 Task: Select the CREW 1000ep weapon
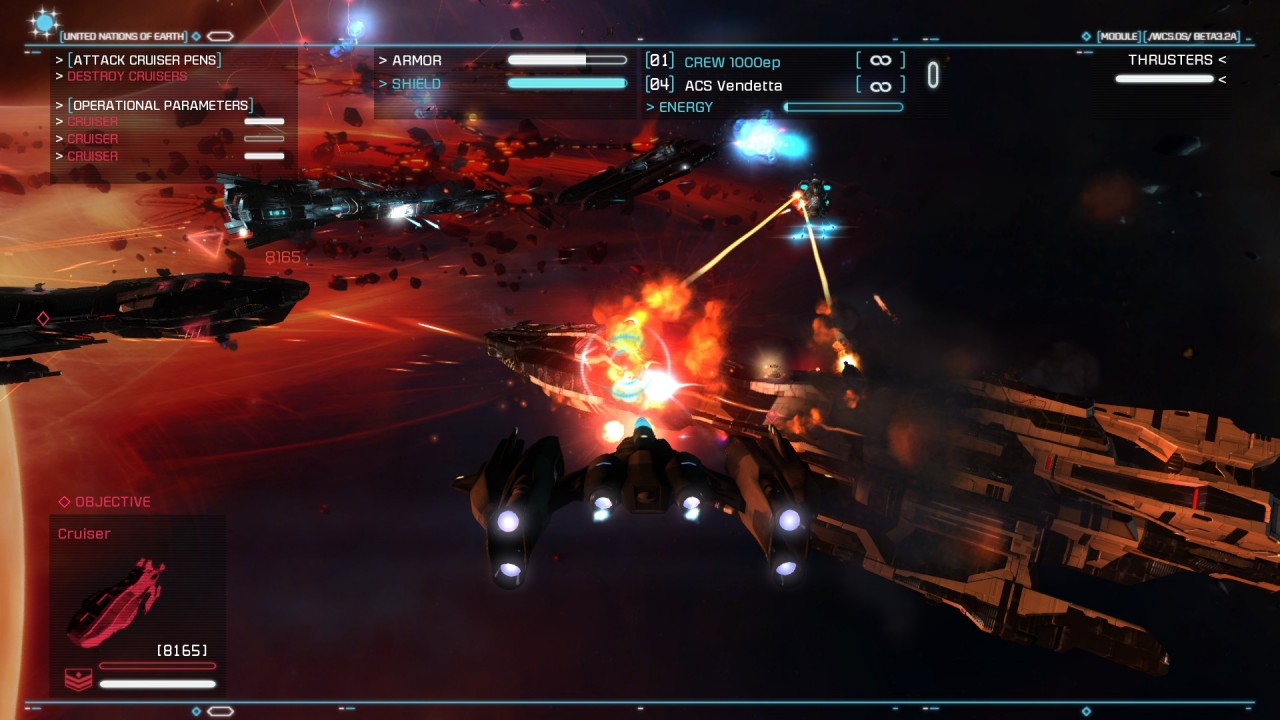[x=732, y=62]
